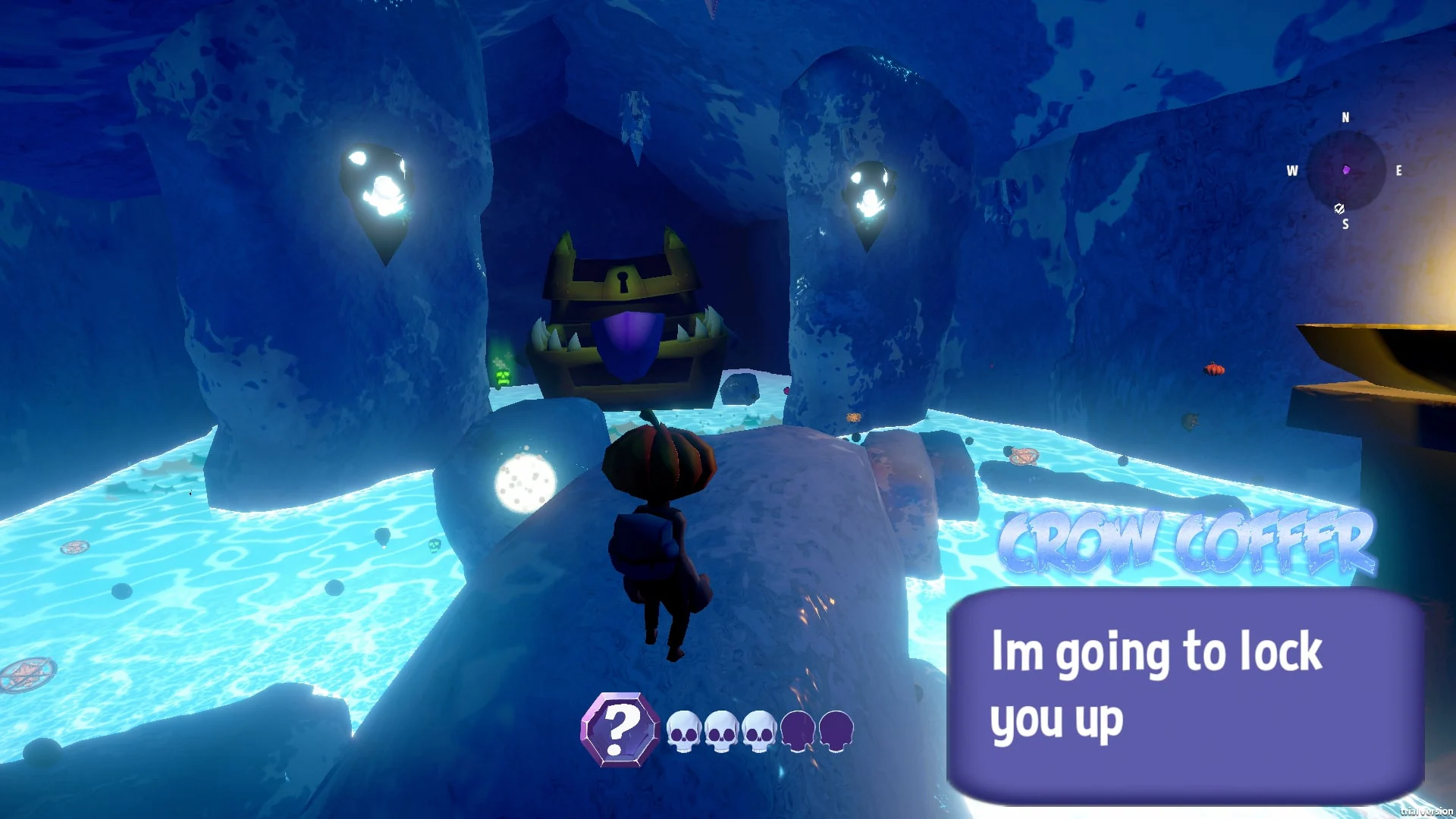The height and width of the screenshot is (819, 1456).
Task: Open the mimic chest's lock
Action: point(623,281)
